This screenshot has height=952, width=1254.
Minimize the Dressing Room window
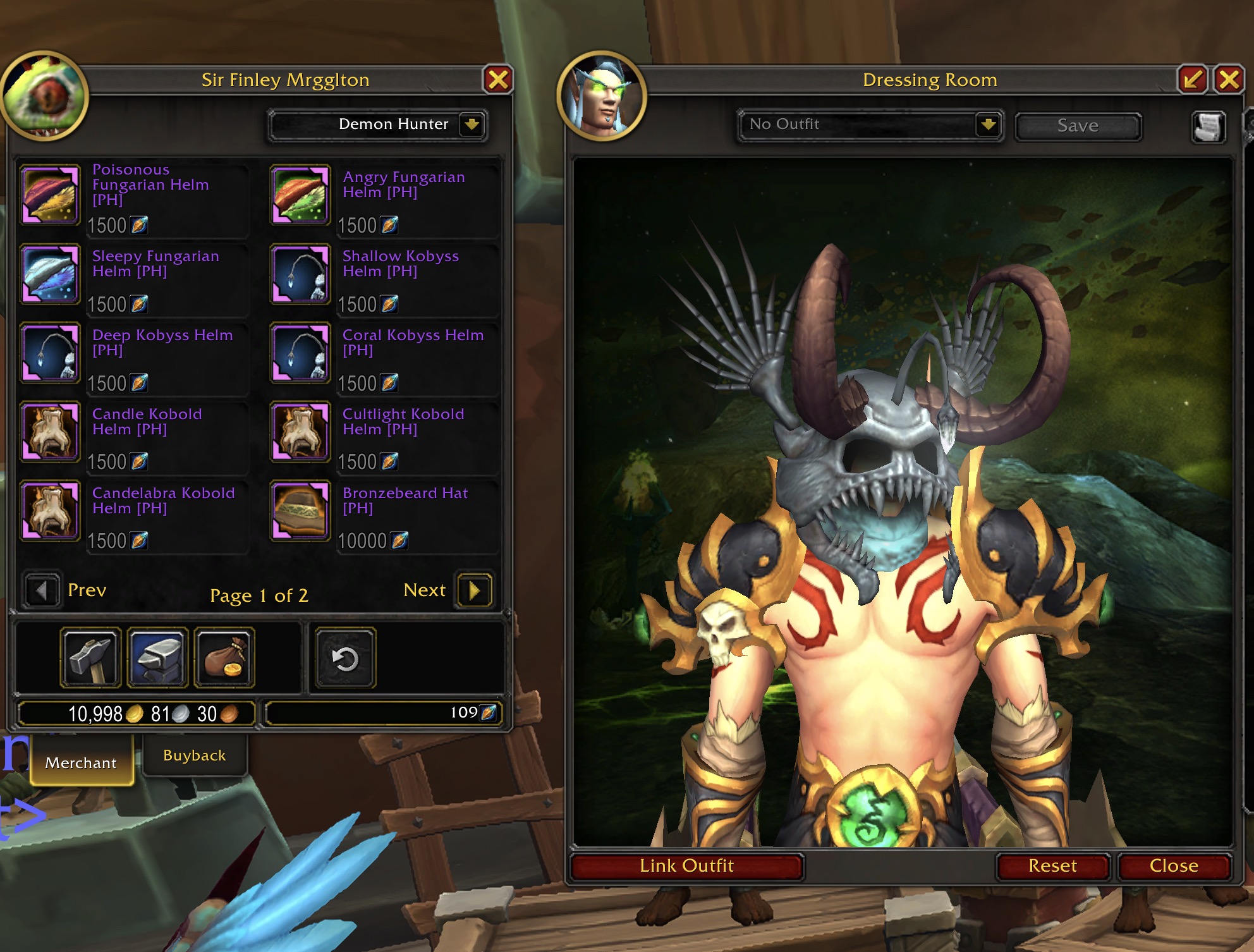pos(1193,80)
